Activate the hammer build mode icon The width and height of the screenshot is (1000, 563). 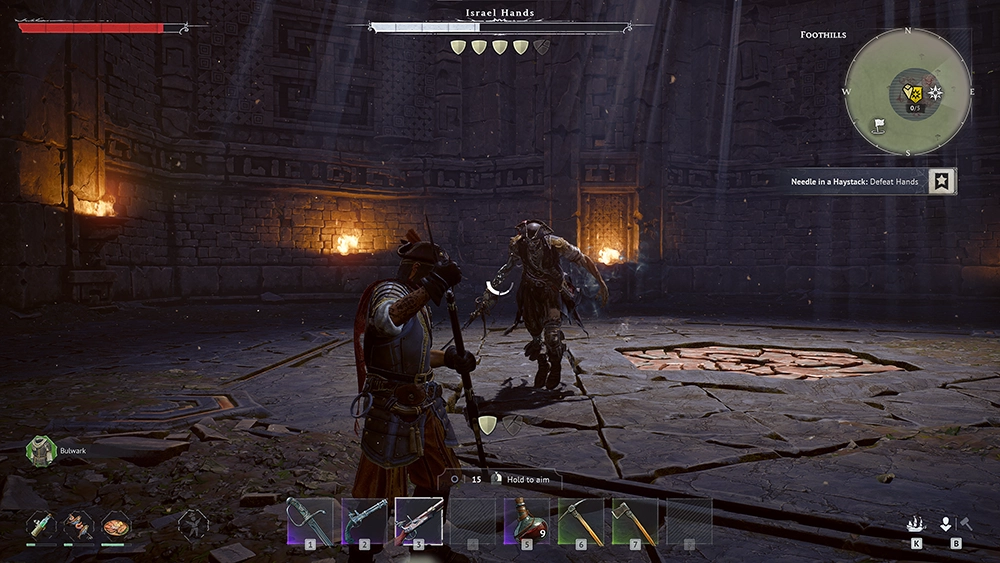pos(966,523)
